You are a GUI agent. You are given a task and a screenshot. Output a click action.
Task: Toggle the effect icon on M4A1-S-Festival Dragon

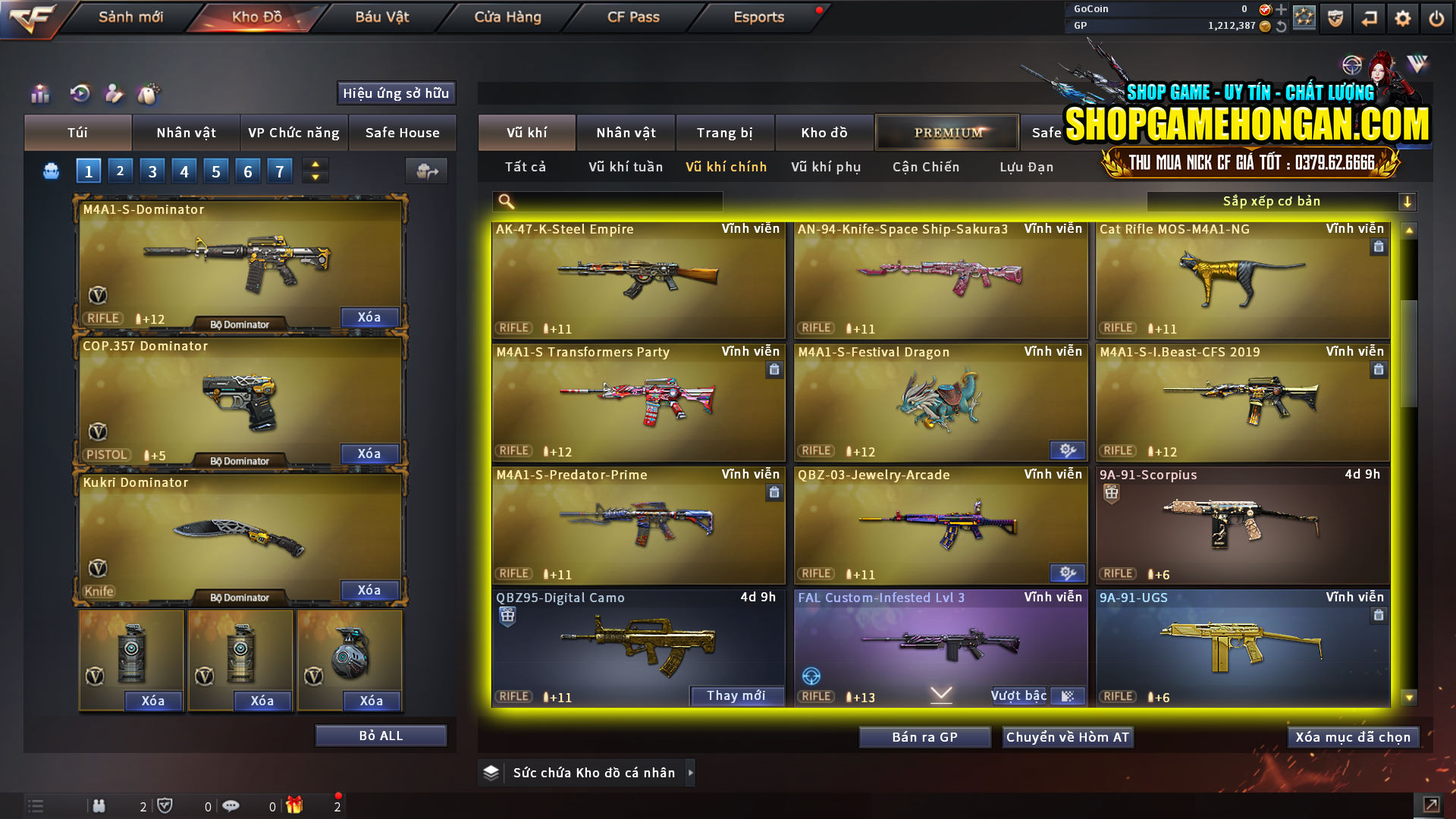1068,450
